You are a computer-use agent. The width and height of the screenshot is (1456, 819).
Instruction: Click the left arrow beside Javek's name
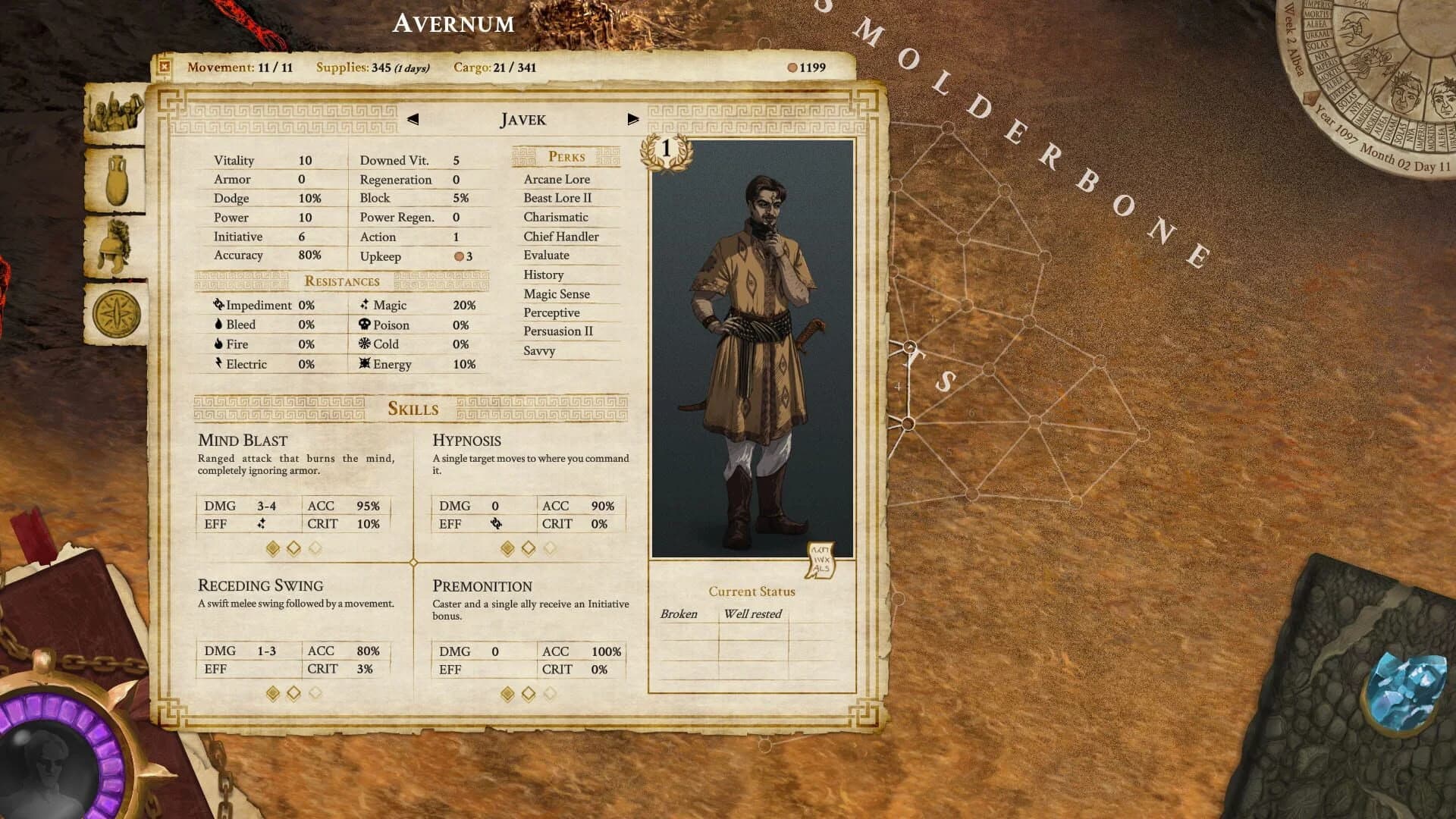[x=413, y=119]
